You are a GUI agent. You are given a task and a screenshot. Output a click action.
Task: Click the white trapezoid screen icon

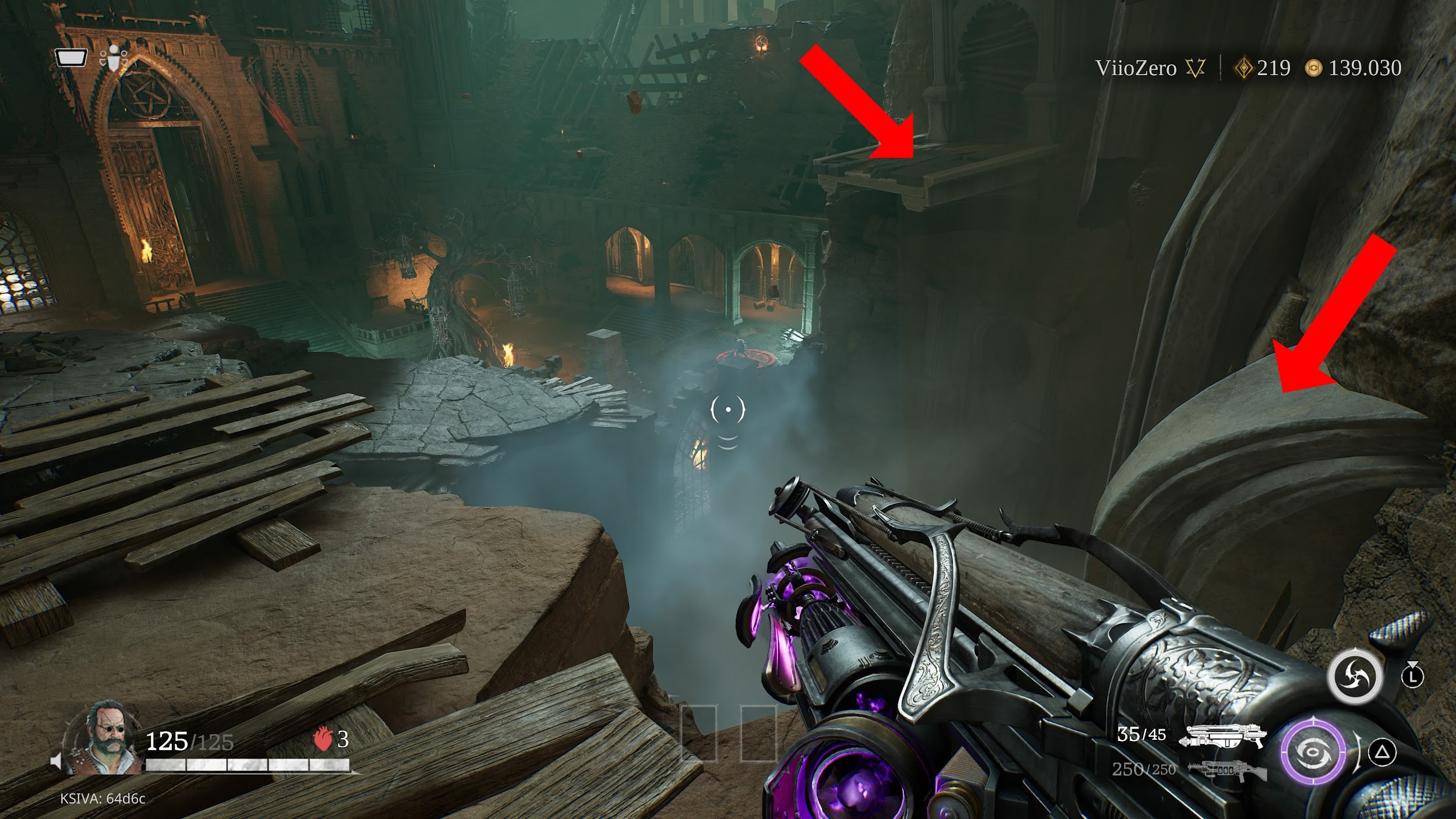coord(71,58)
